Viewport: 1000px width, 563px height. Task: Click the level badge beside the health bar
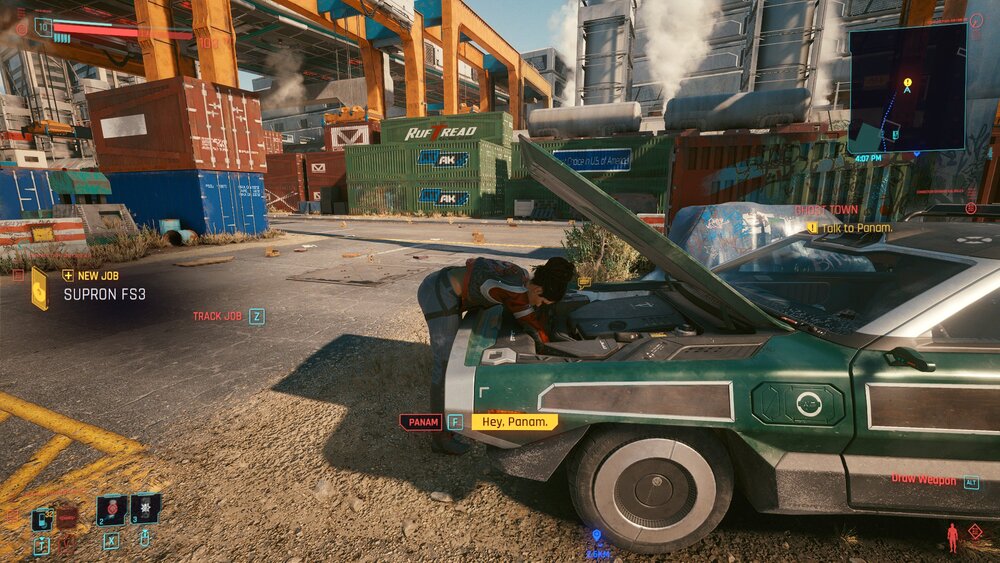pyautogui.click(x=43, y=27)
